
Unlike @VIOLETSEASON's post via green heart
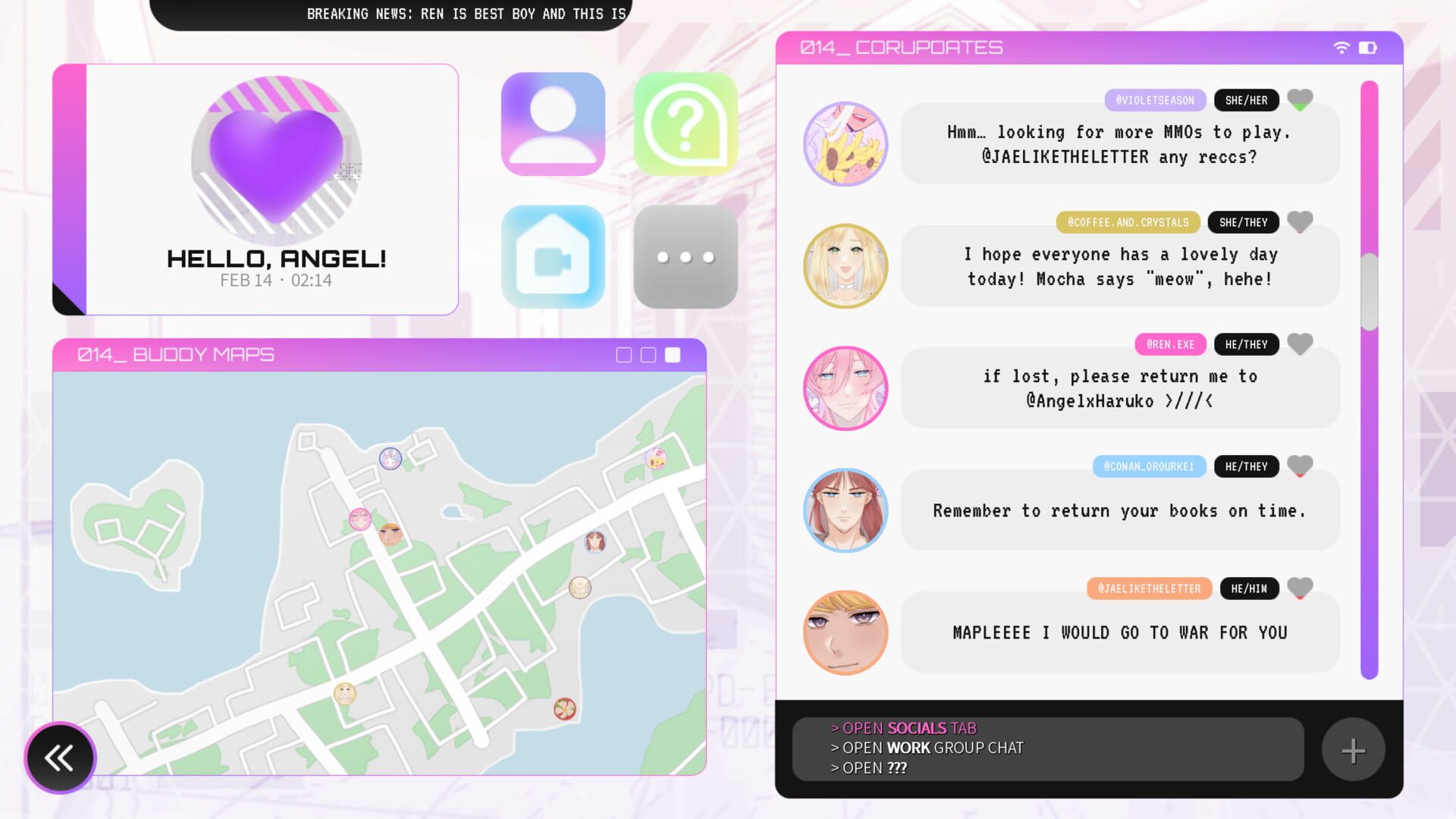1301,99
